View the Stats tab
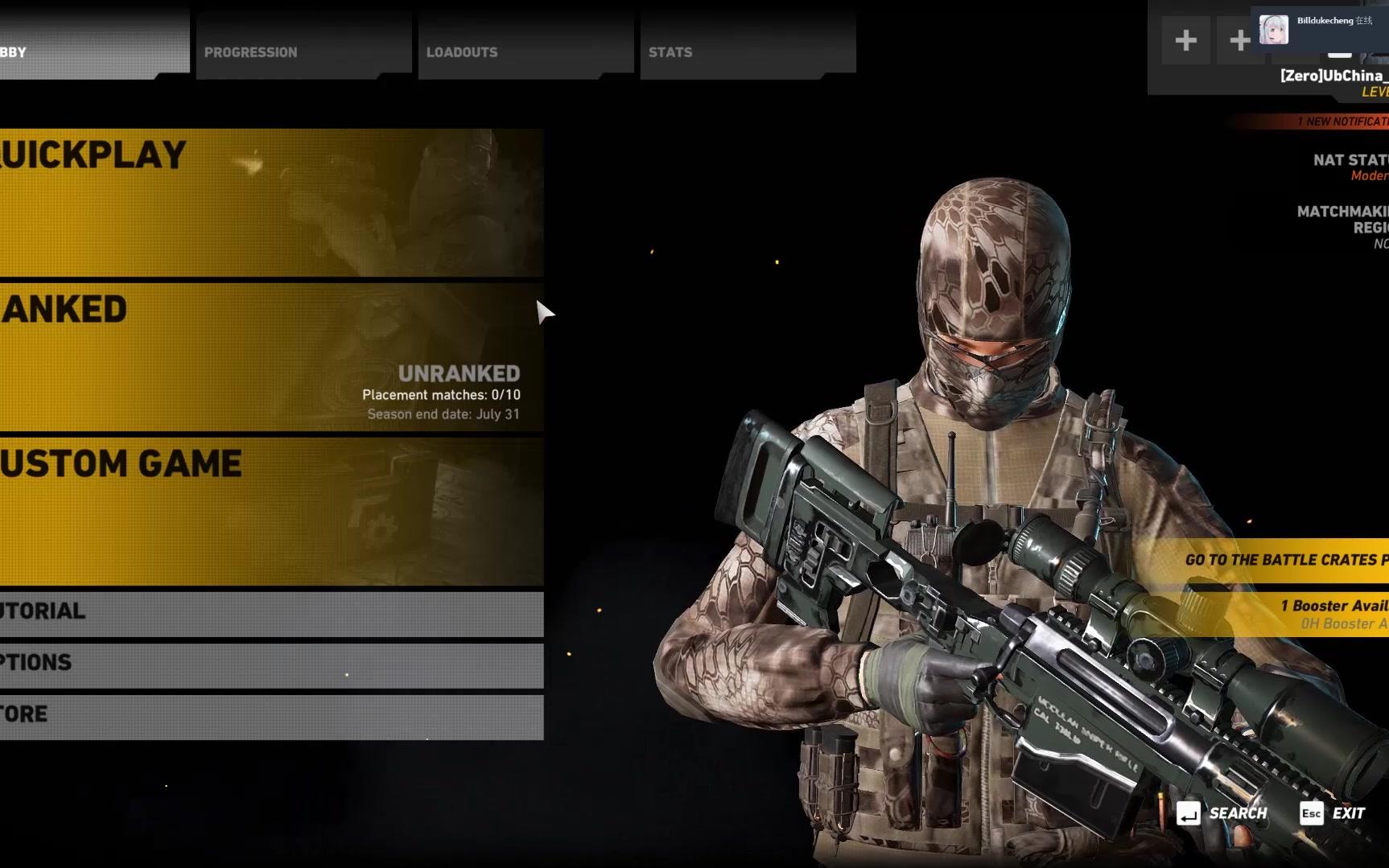The image size is (1389, 868). point(747,52)
